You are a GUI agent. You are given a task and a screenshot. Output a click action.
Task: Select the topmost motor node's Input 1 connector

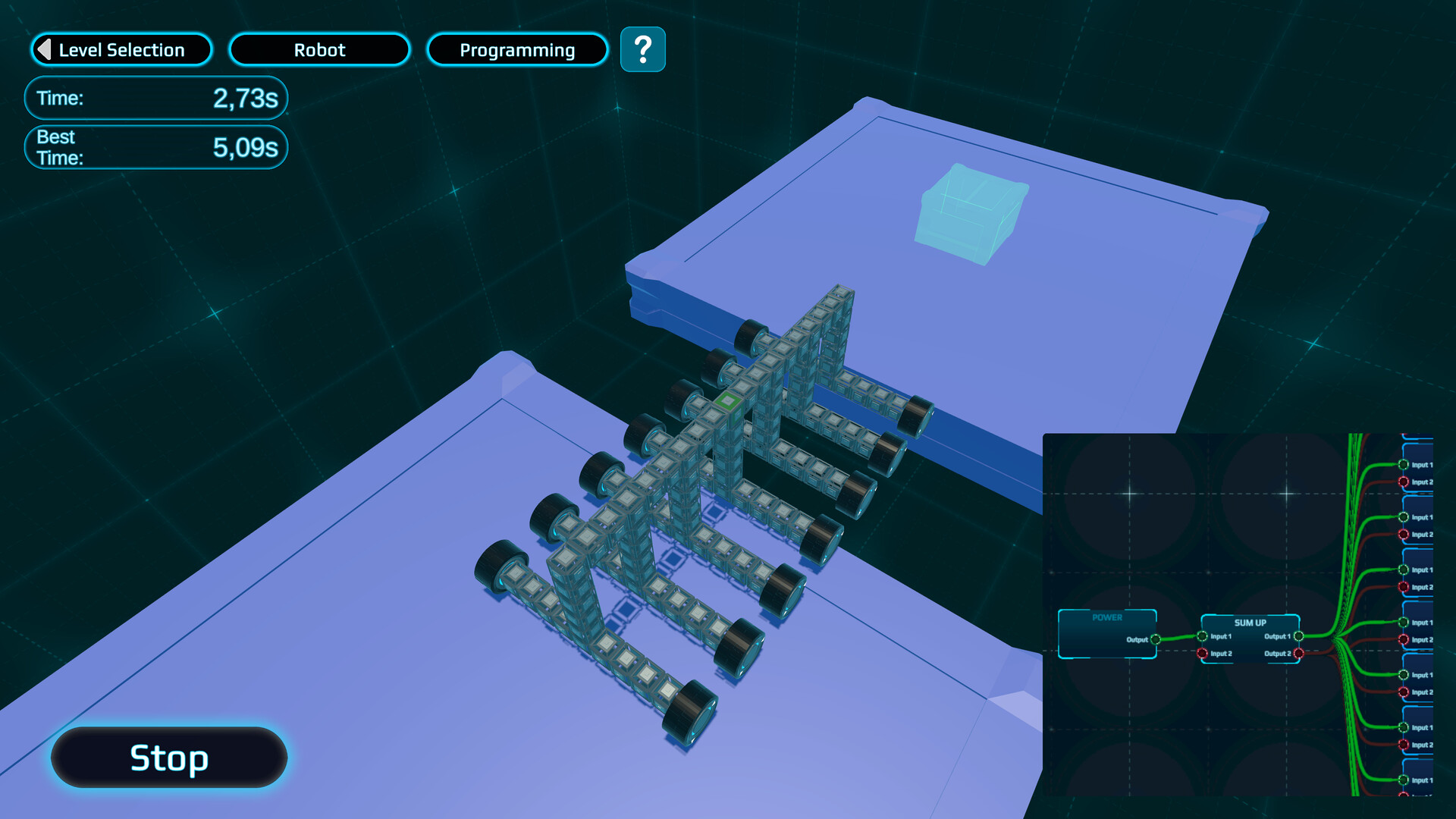pyautogui.click(x=1404, y=464)
